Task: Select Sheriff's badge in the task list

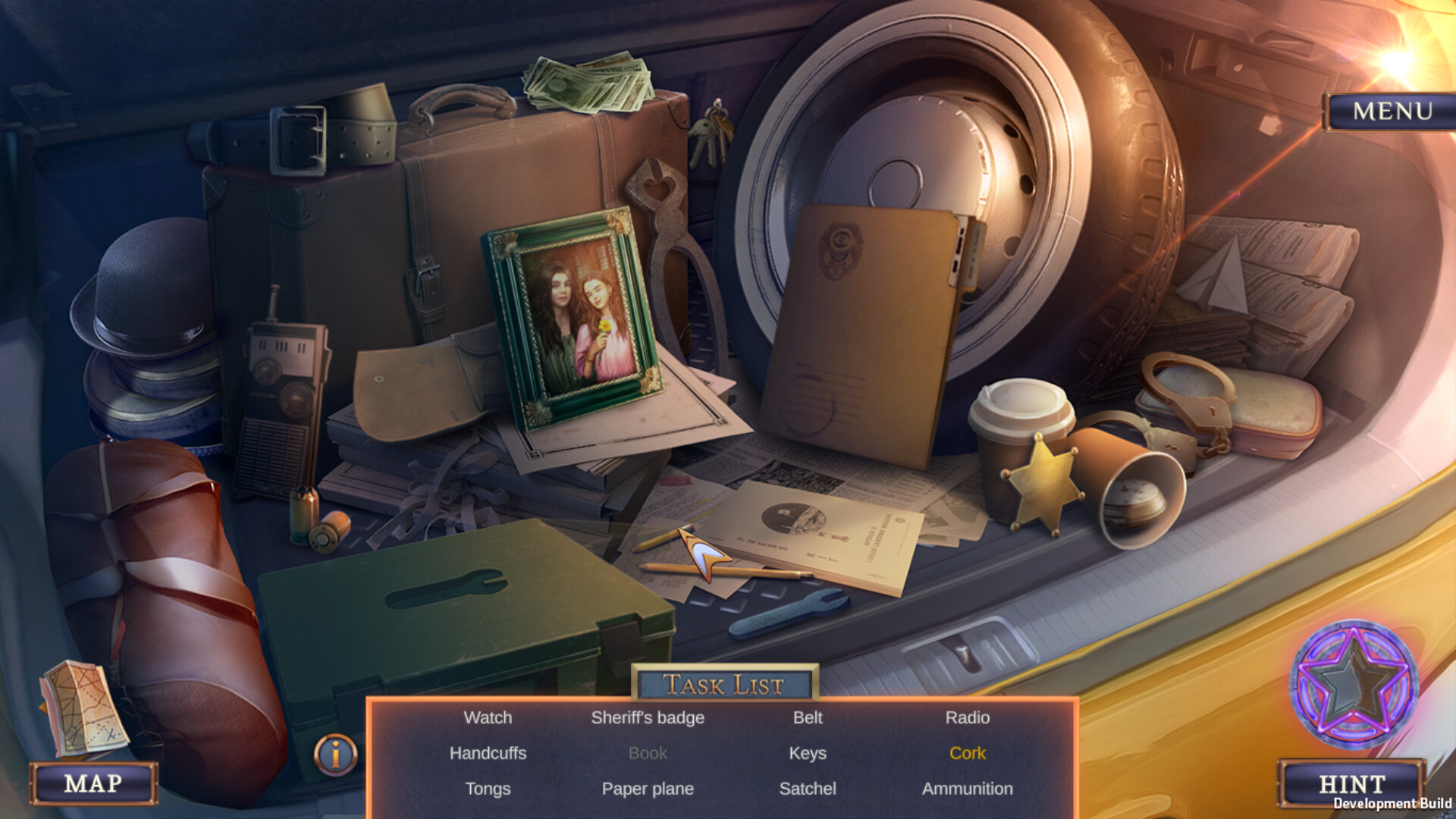Action: 648,717
